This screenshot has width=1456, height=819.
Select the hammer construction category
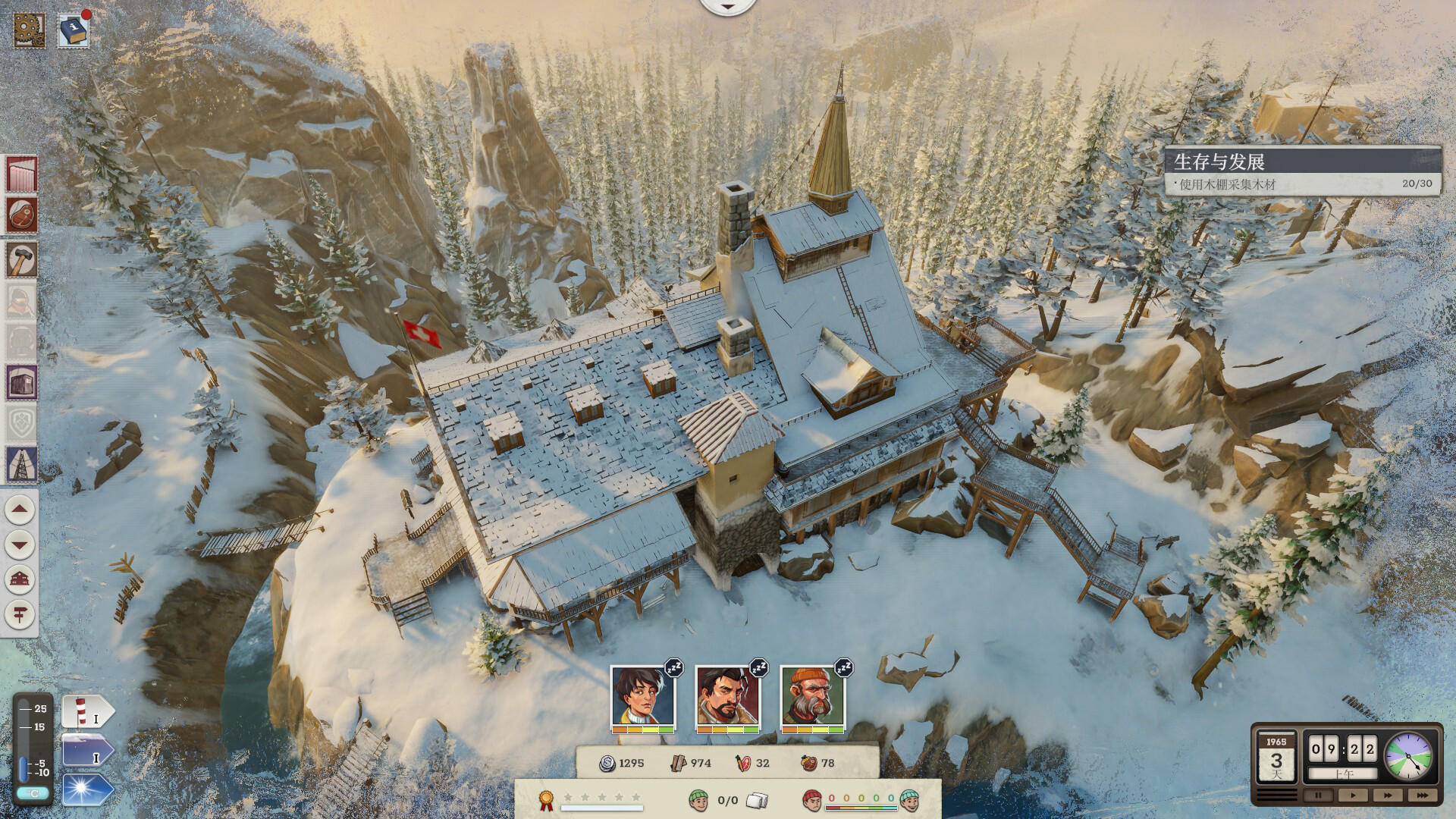click(x=20, y=257)
